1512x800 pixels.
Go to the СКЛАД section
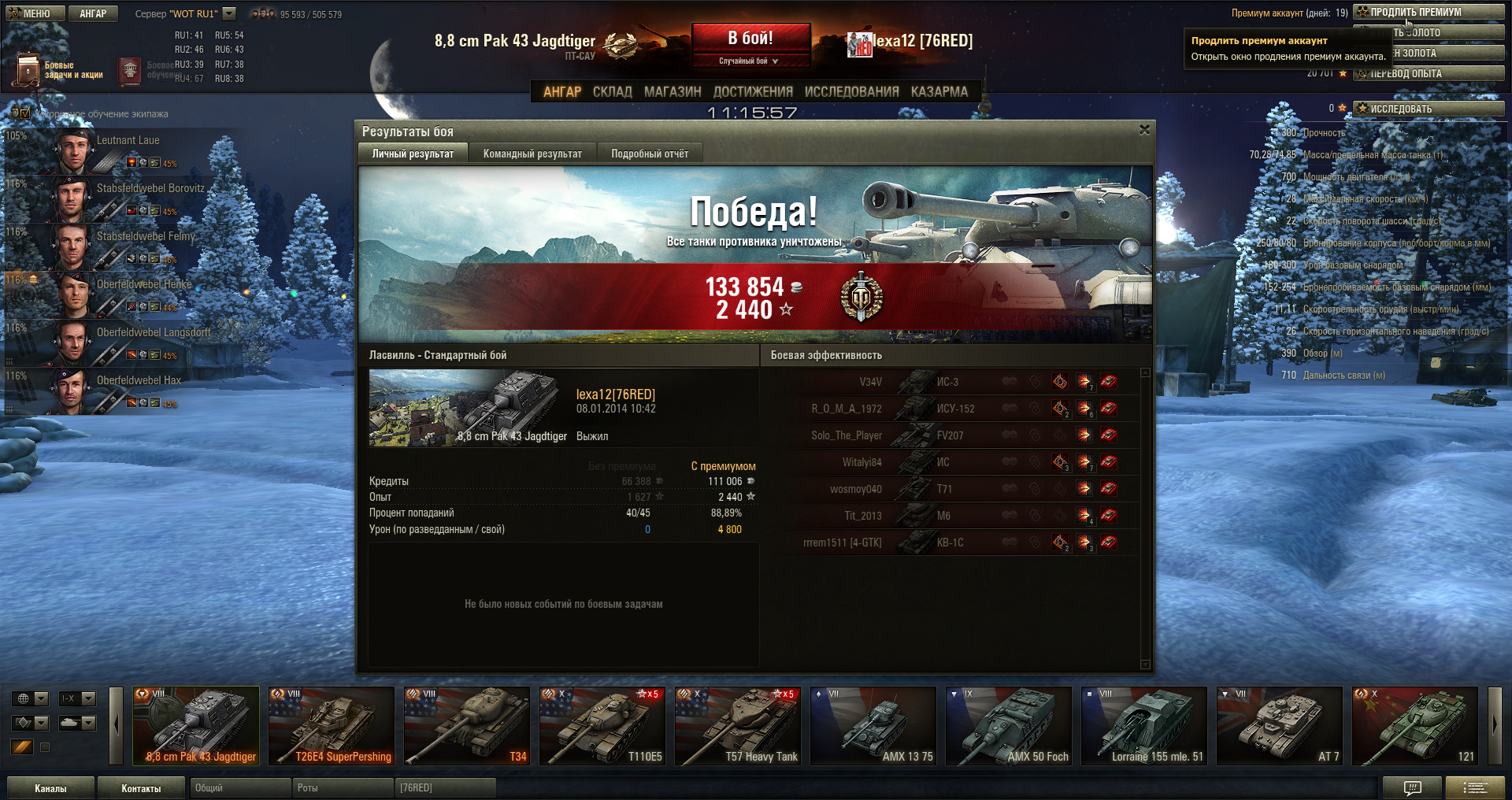tap(612, 91)
